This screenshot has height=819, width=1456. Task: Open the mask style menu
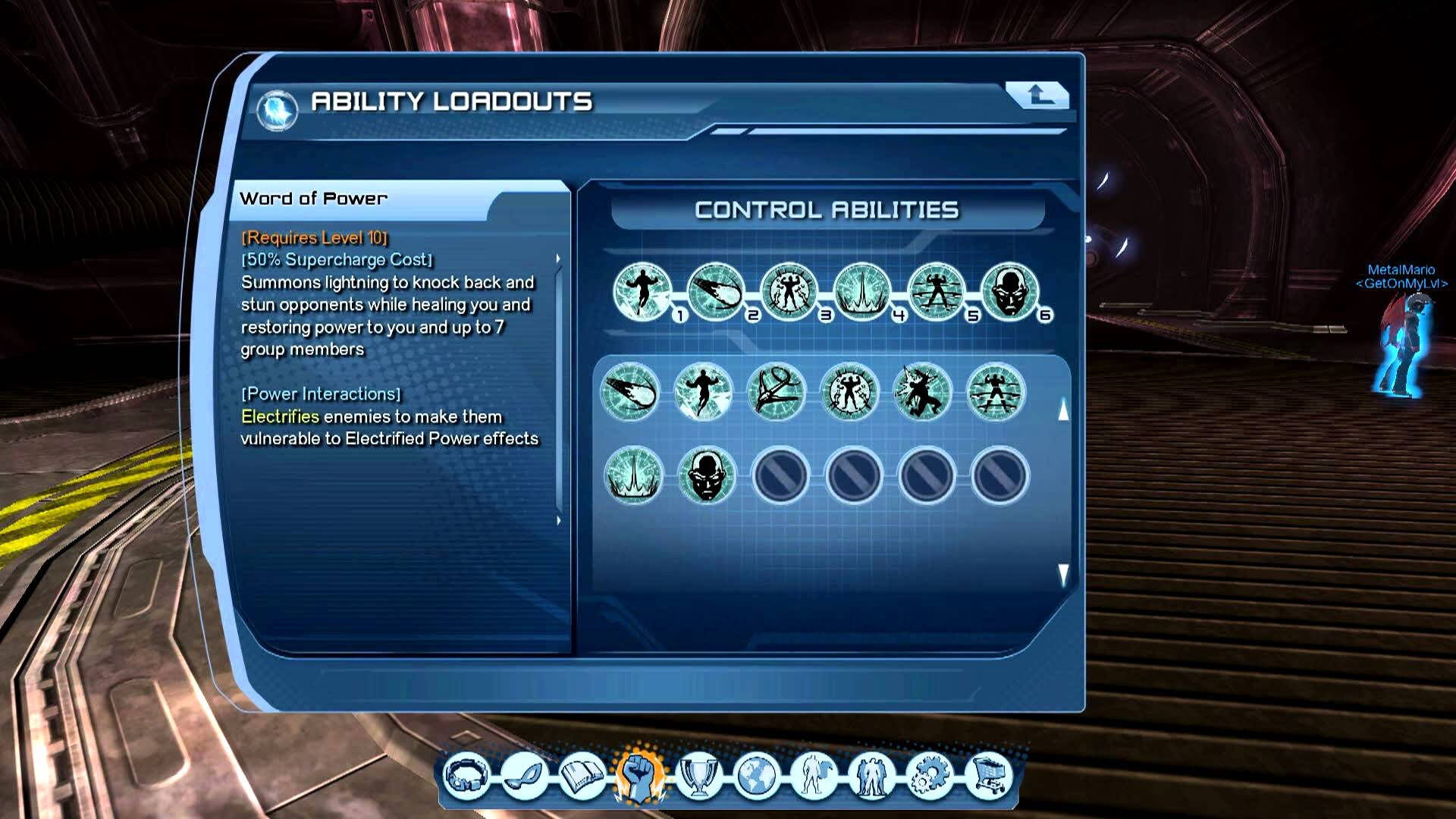point(525,775)
